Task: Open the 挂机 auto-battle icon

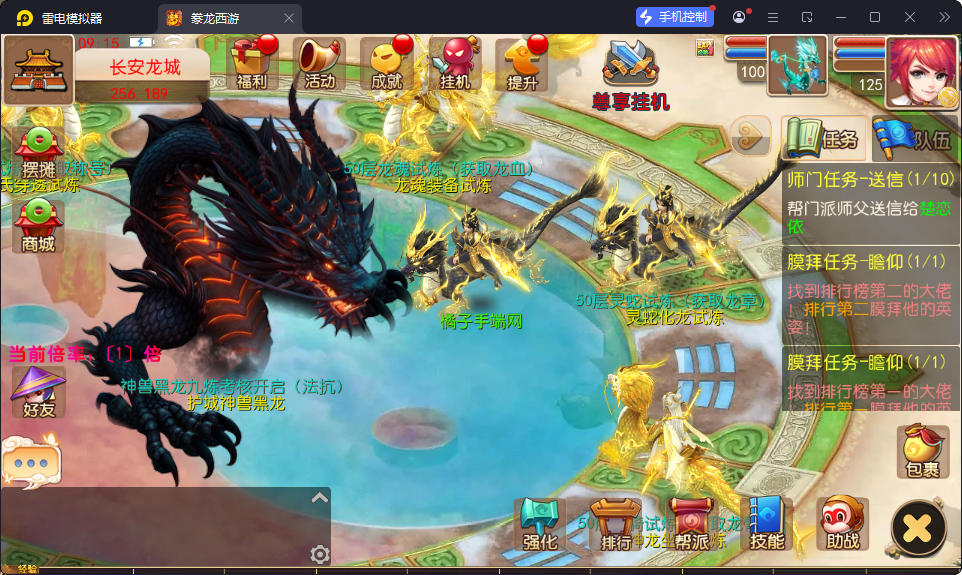Action: click(455, 65)
